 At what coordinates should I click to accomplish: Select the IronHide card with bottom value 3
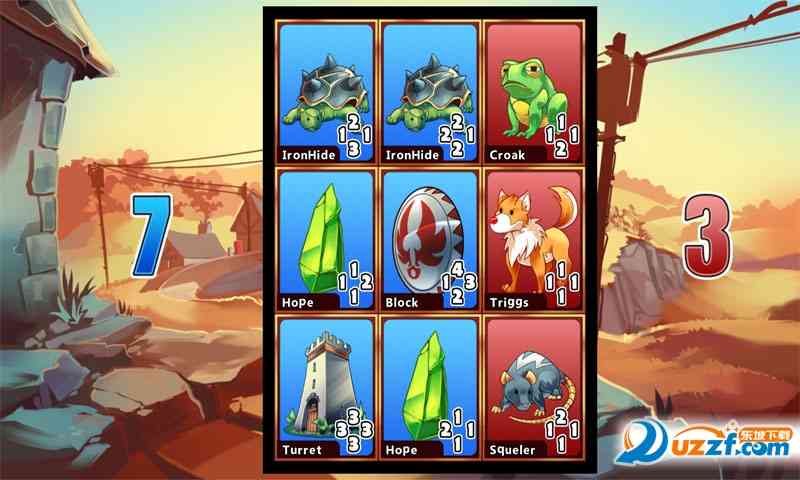coord(326,93)
